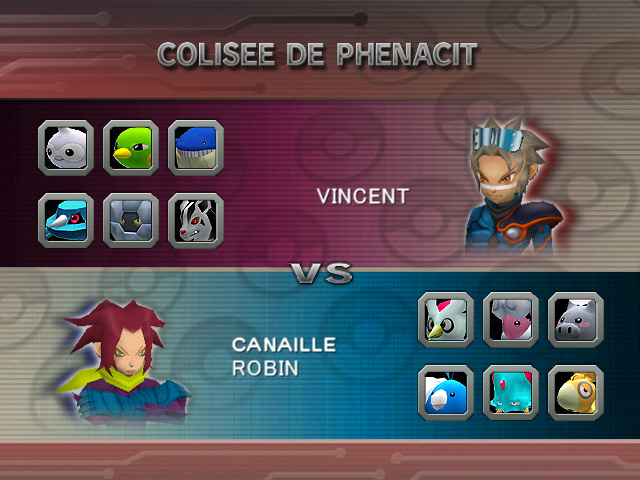
Task: Select the Castform party icon
Action: pos(67,147)
